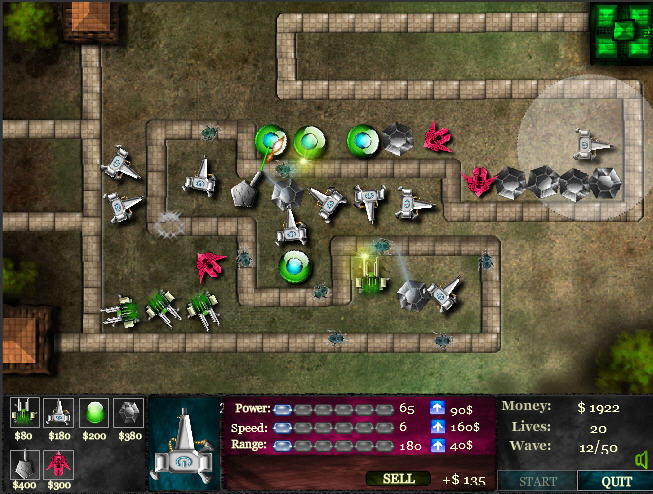Screen dimensions: 653x494
Task: Select the $80 twin-cannon tower
Action: (25, 414)
